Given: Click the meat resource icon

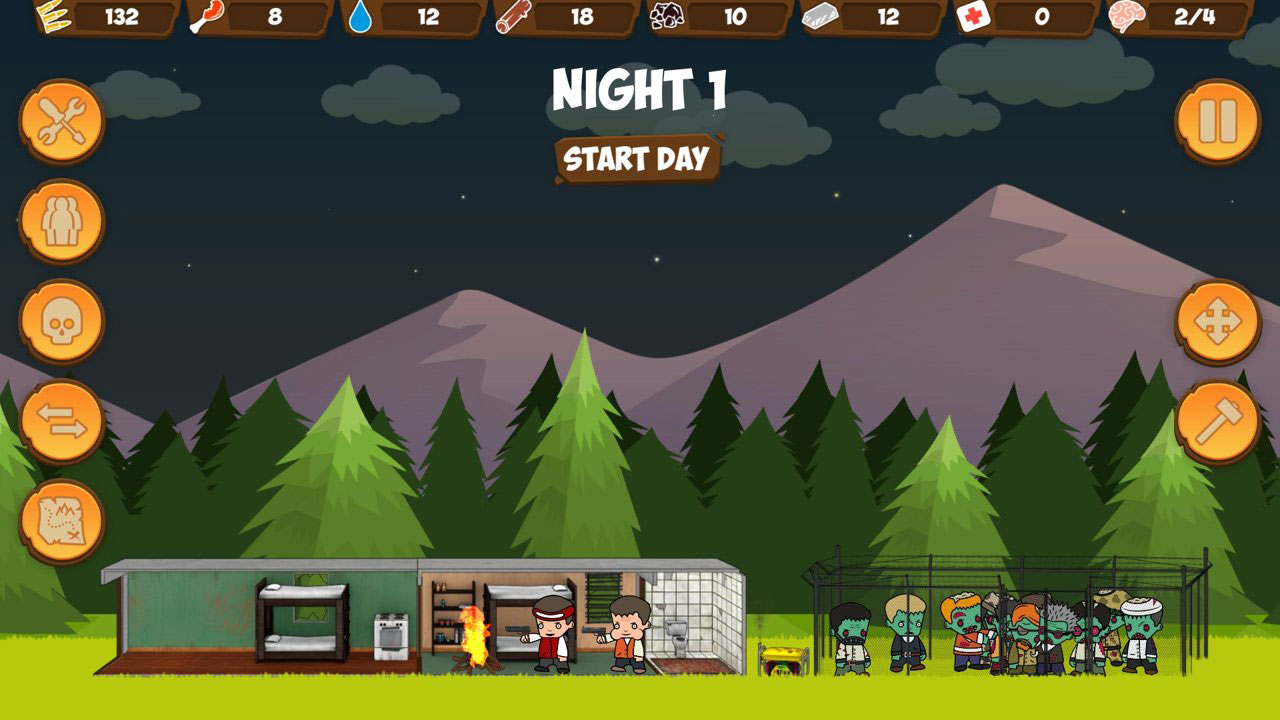Looking at the screenshot, I should point(207,16).
